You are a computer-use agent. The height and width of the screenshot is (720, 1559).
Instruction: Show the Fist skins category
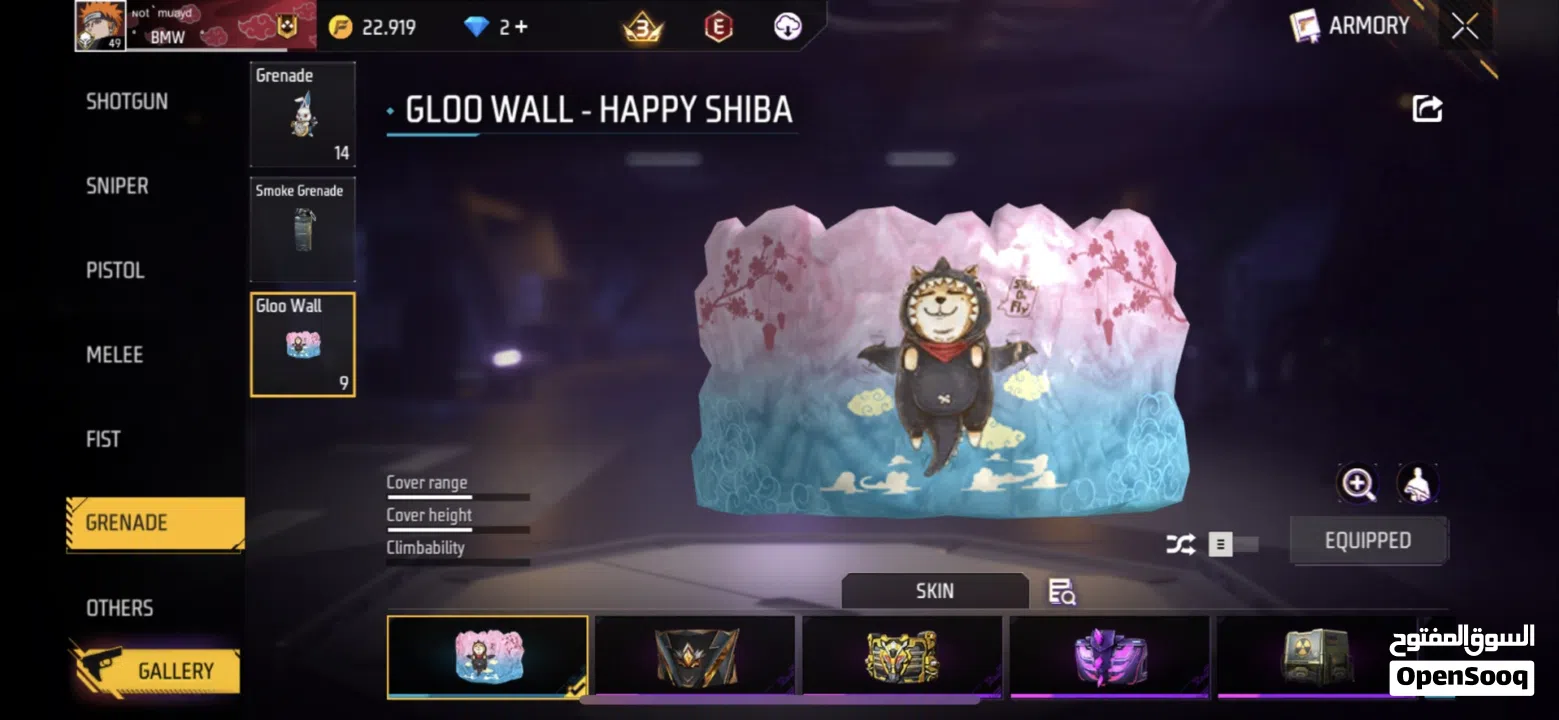(103, 439)
